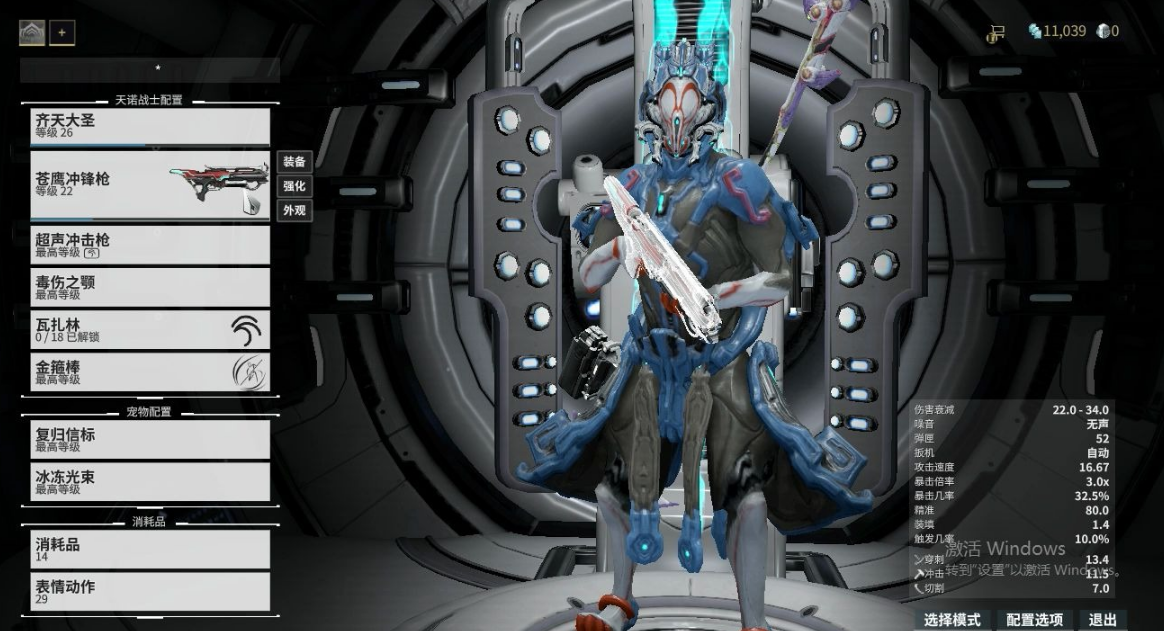
Task: Click the 选择模式 button
Action: pyautogui.click(x=952, y=620)
